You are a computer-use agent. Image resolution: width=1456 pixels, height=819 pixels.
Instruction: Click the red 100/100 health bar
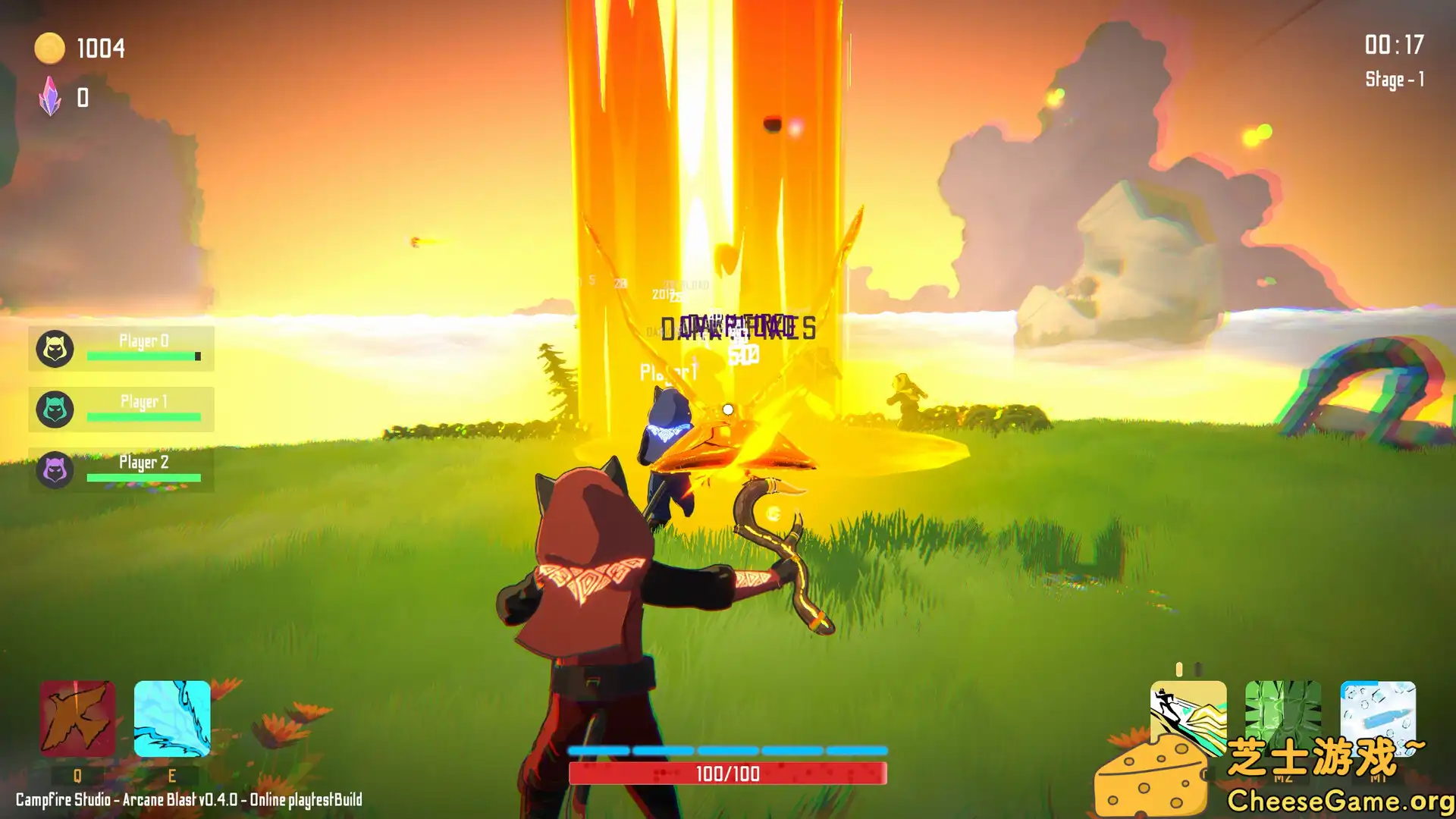[x=730, y=774]
